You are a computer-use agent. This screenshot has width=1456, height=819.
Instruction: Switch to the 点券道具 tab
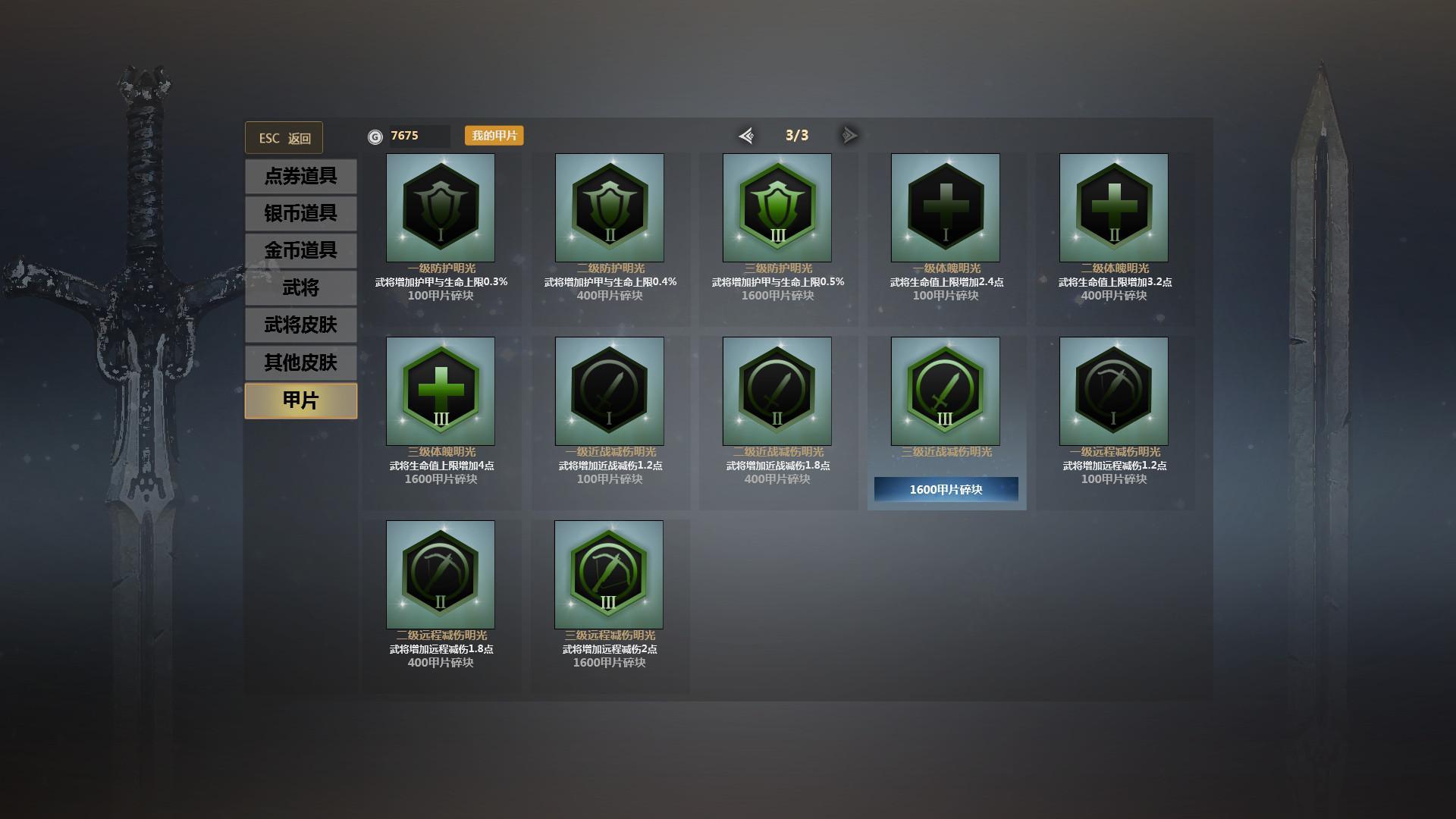[300, 176]
